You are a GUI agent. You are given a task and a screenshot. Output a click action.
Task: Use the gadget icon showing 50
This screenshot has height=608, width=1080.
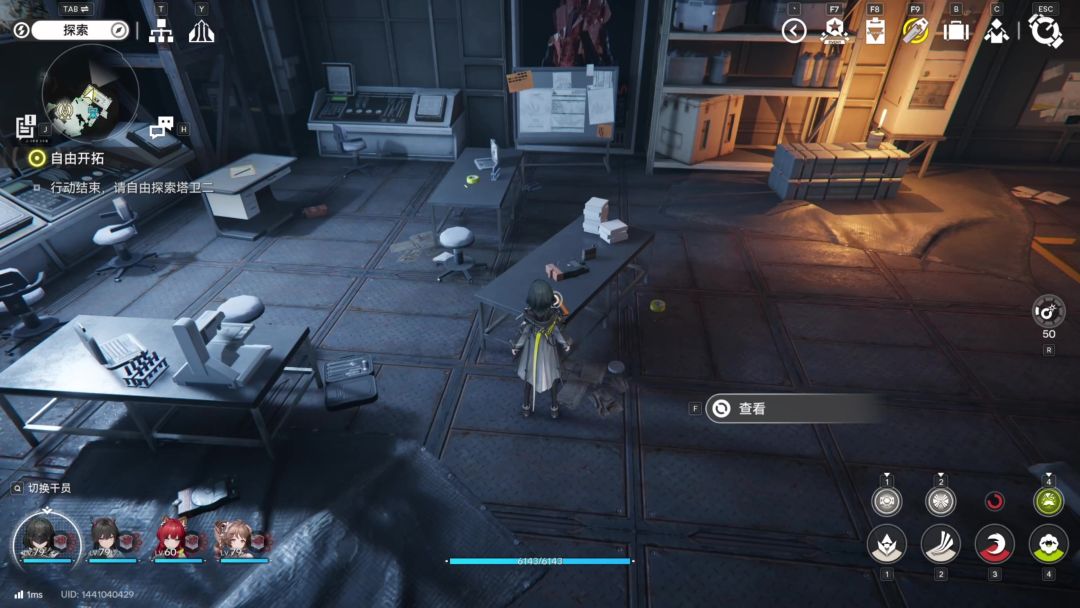(x=1048, y=310)
